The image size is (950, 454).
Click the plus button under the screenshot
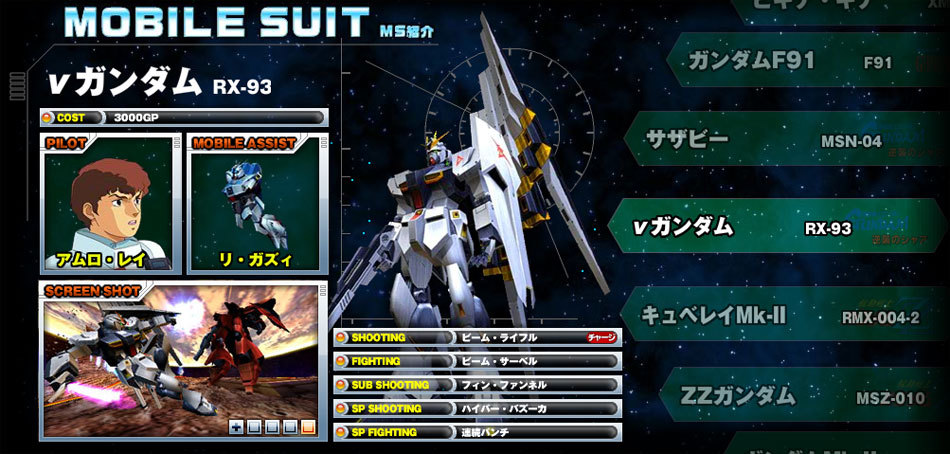pos(236,427)
